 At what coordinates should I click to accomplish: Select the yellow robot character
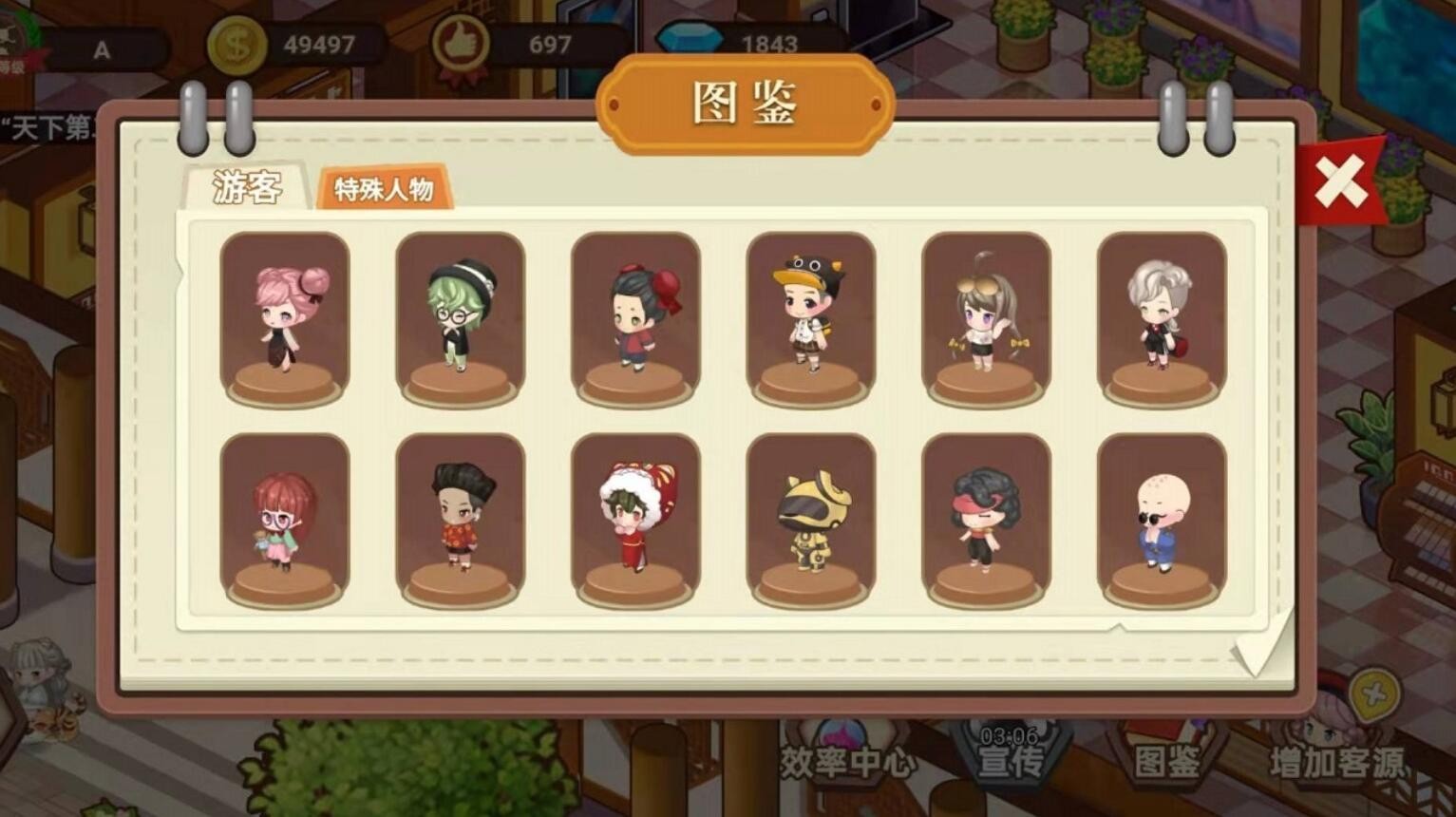pos(813,518)
